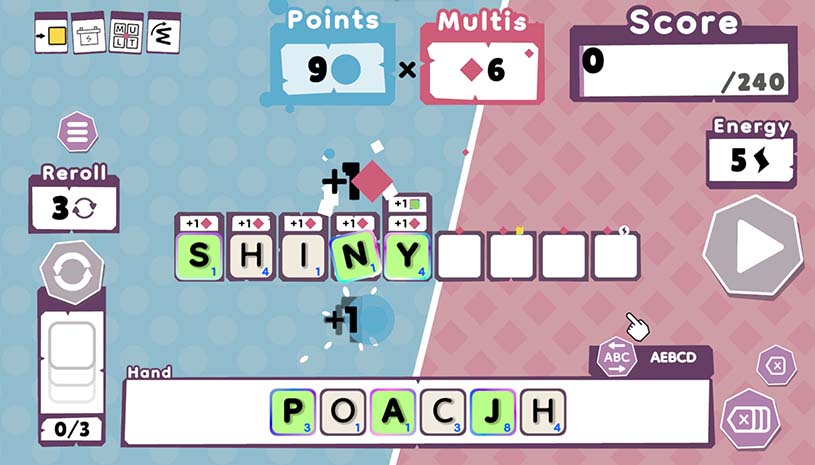Inspect the battery upgrade icon
Image resolution: width=815 pixels, height=465 pixels.
[90, 35]
